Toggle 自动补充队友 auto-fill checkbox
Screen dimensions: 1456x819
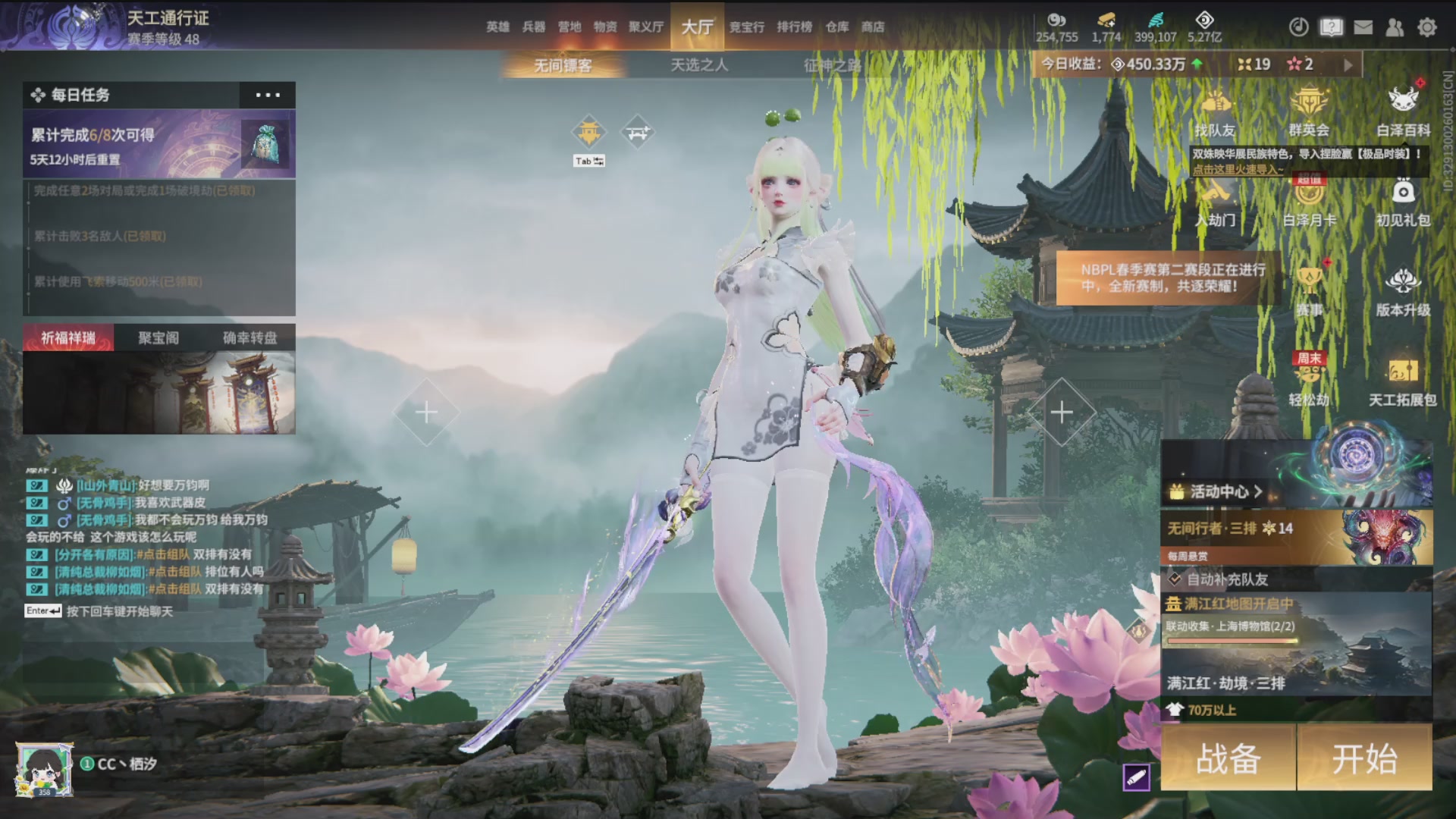[x=1175, y=579]
